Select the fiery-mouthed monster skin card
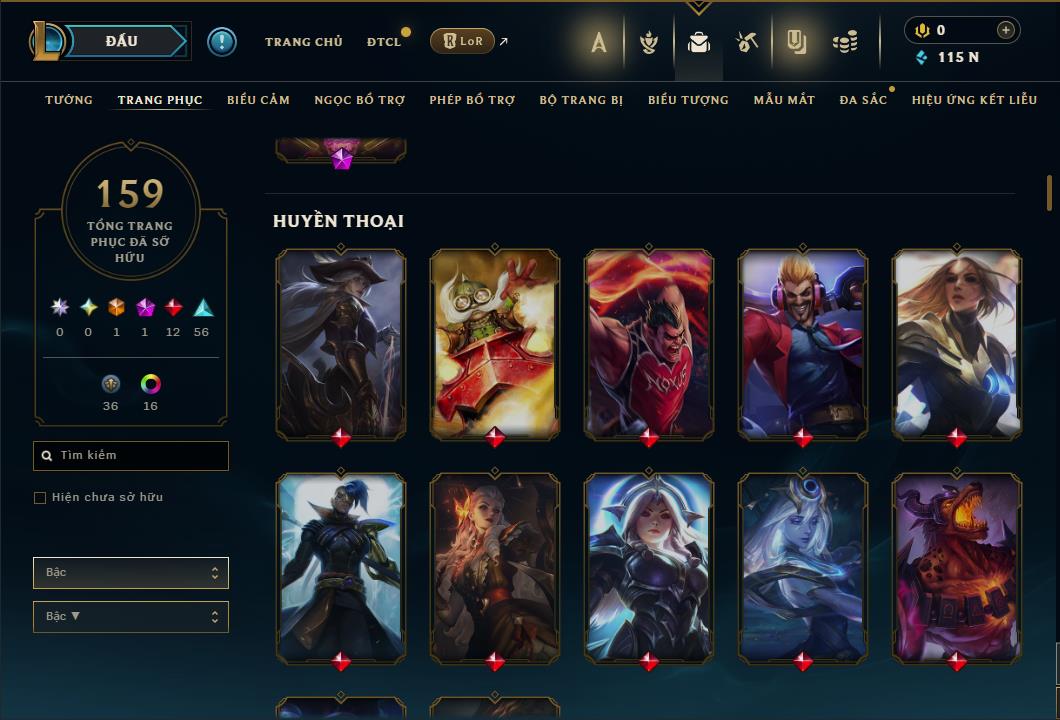This screenshot has width=1060, height=720. 957,567
